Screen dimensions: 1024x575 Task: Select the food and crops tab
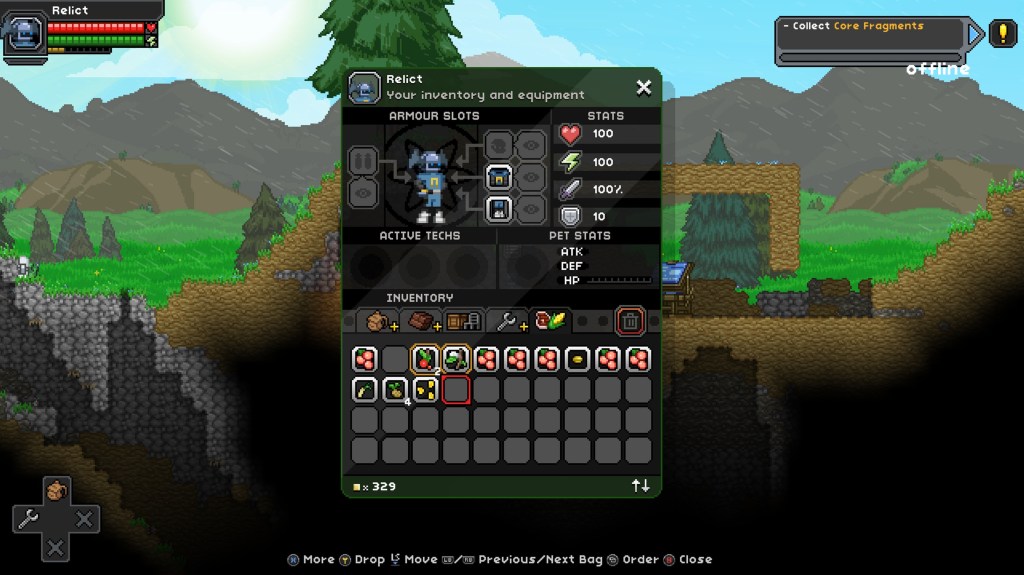(x=549, y=321)
